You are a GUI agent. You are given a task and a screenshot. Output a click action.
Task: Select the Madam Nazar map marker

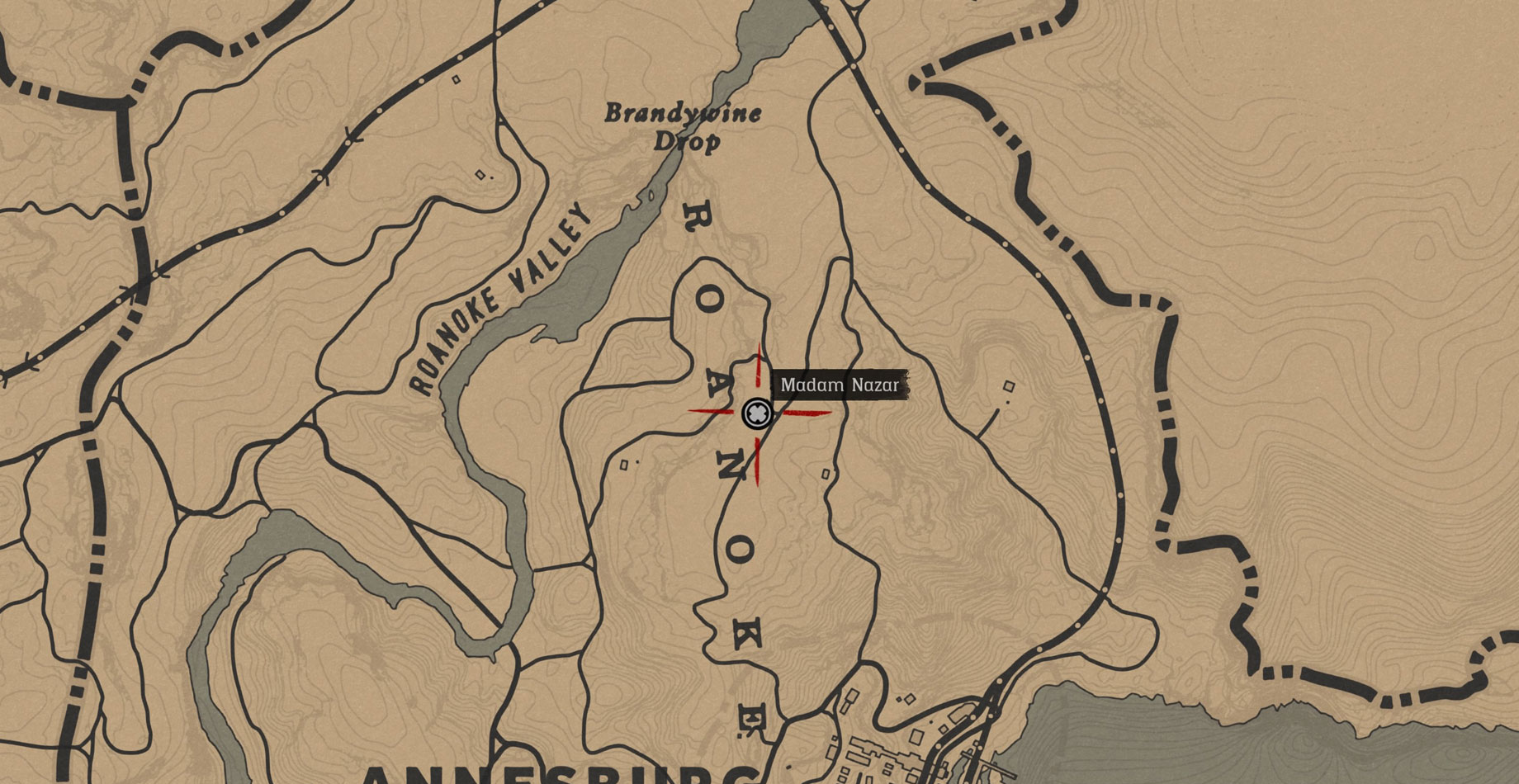[756, 413]
